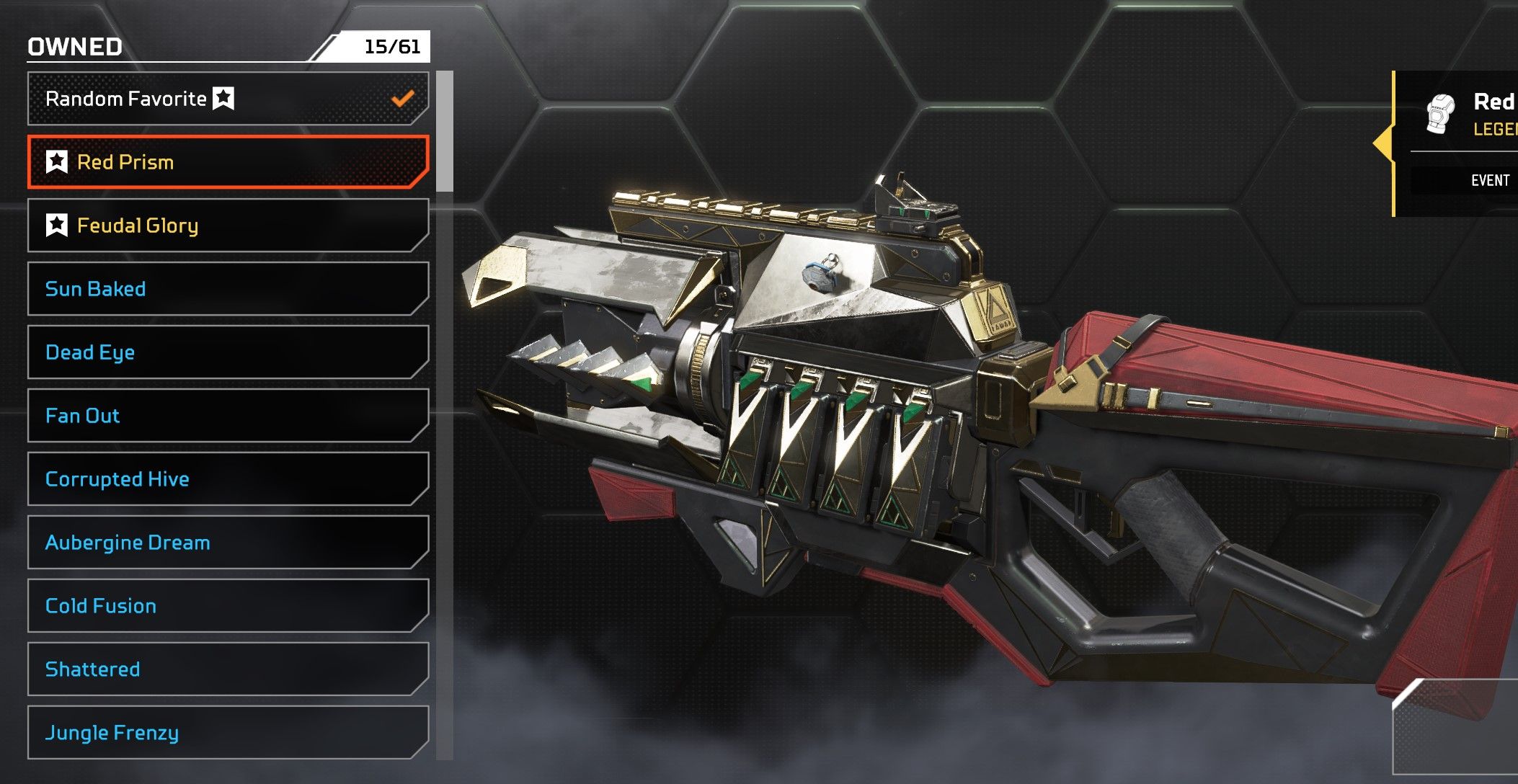Screen dimensions: 1518x784
Task: Toggle the favorite star on Feudal Glory
Action: (57, 226)
